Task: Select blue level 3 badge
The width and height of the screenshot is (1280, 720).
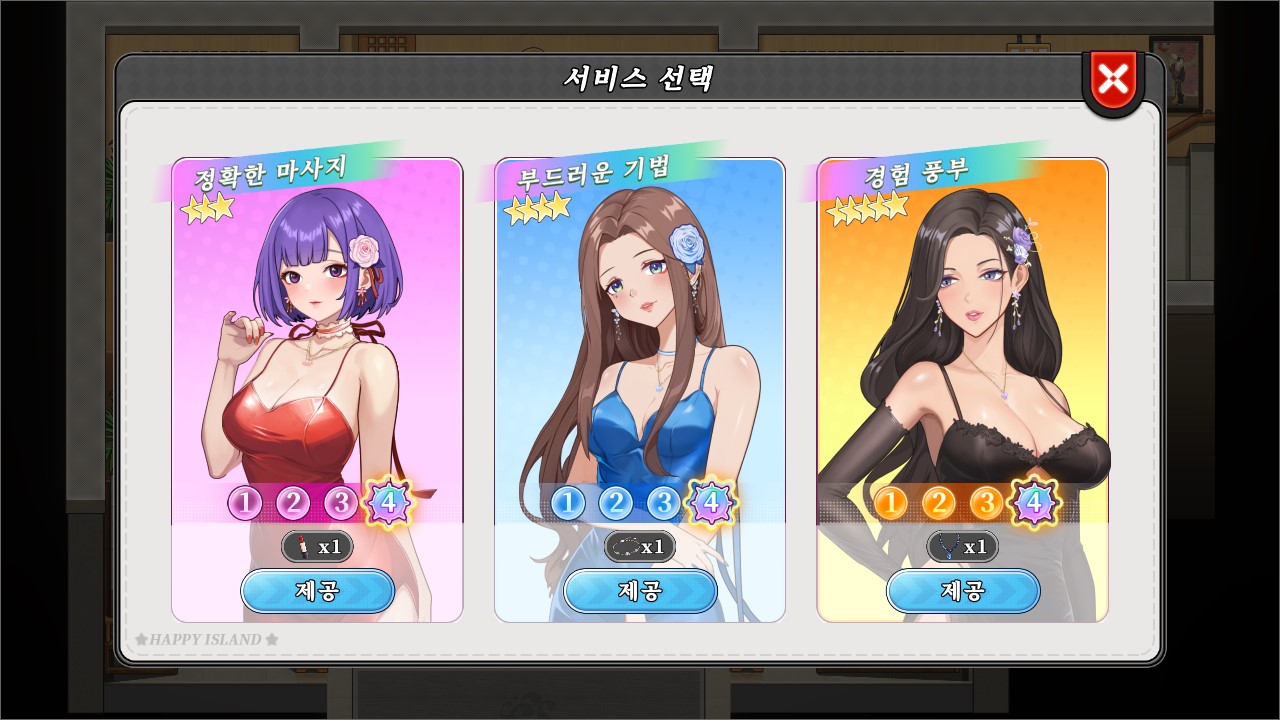Action: 663,503
